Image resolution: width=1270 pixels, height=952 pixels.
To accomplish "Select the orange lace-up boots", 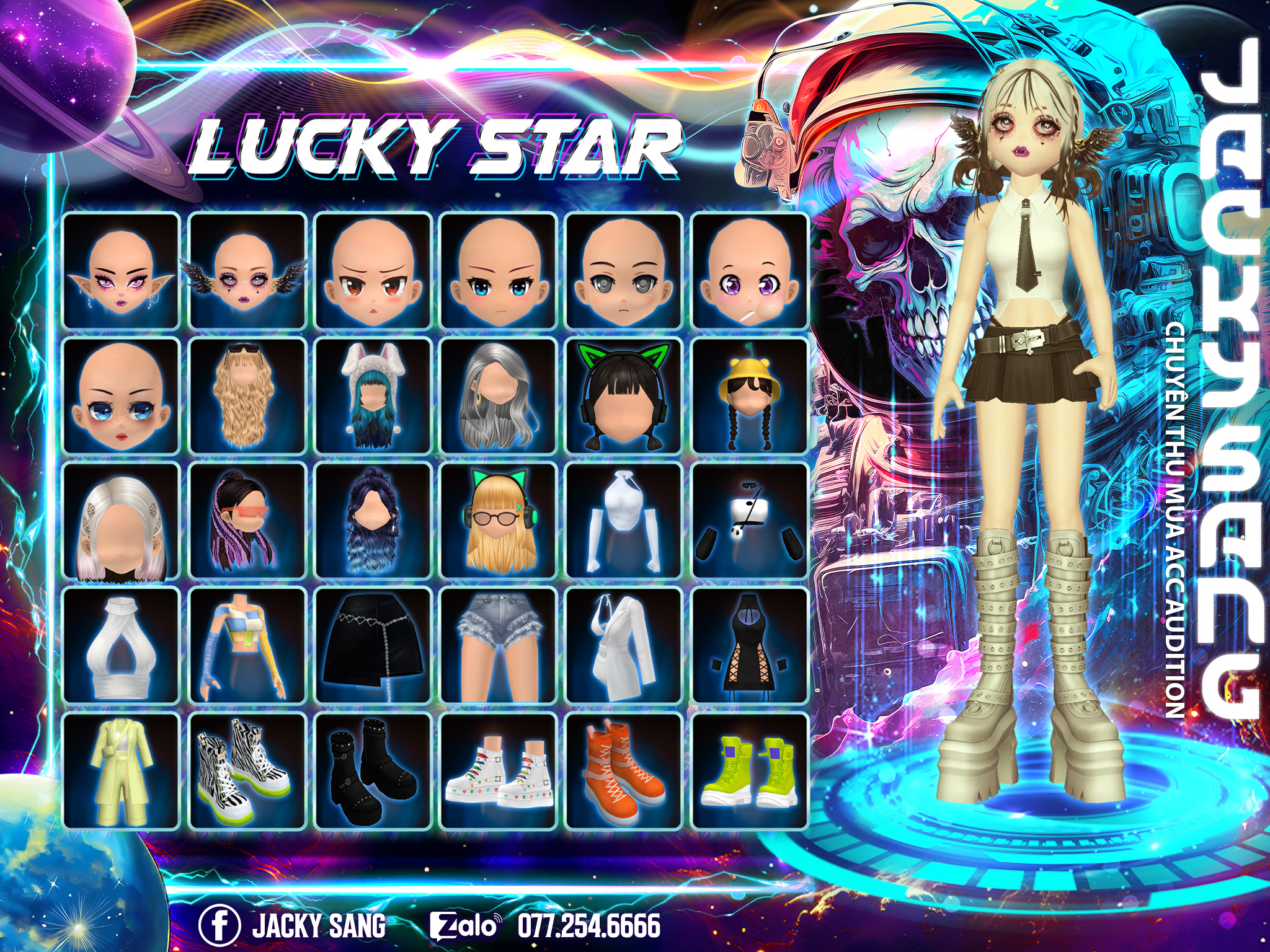I will (x=624, y=771).
